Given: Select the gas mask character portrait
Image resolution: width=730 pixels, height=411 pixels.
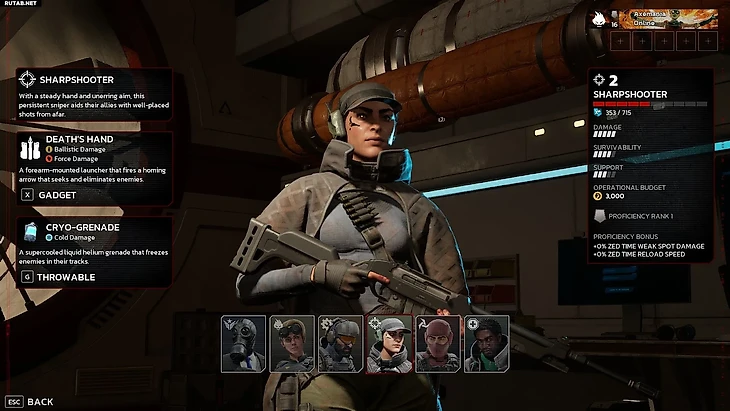Looking at the screenshot, I should click(244, 343).
